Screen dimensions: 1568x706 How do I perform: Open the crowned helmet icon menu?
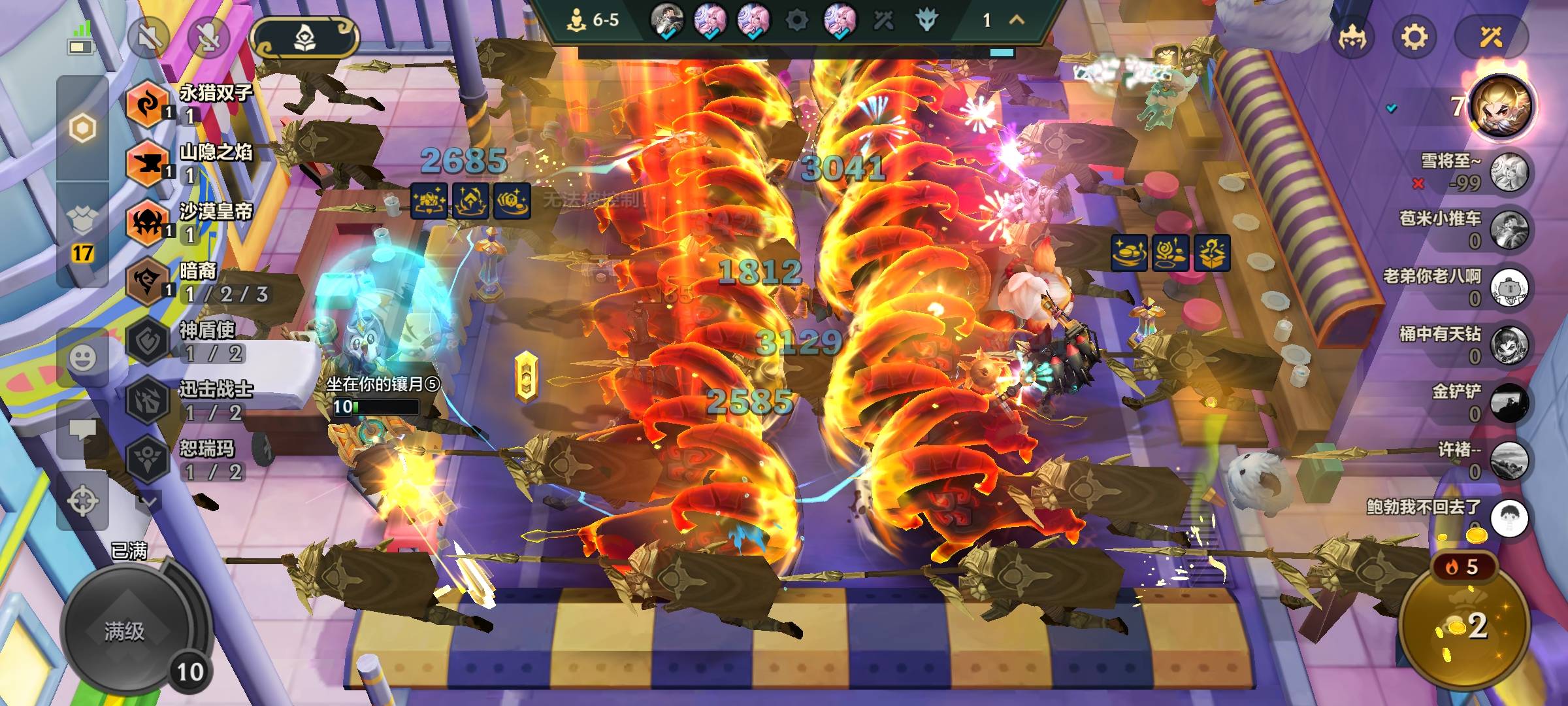(x=1352, y=37)
